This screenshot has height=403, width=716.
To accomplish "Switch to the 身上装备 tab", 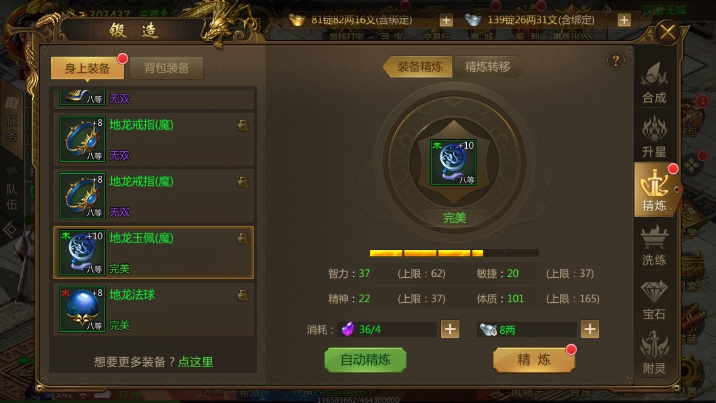I will (x=87, y=68).
